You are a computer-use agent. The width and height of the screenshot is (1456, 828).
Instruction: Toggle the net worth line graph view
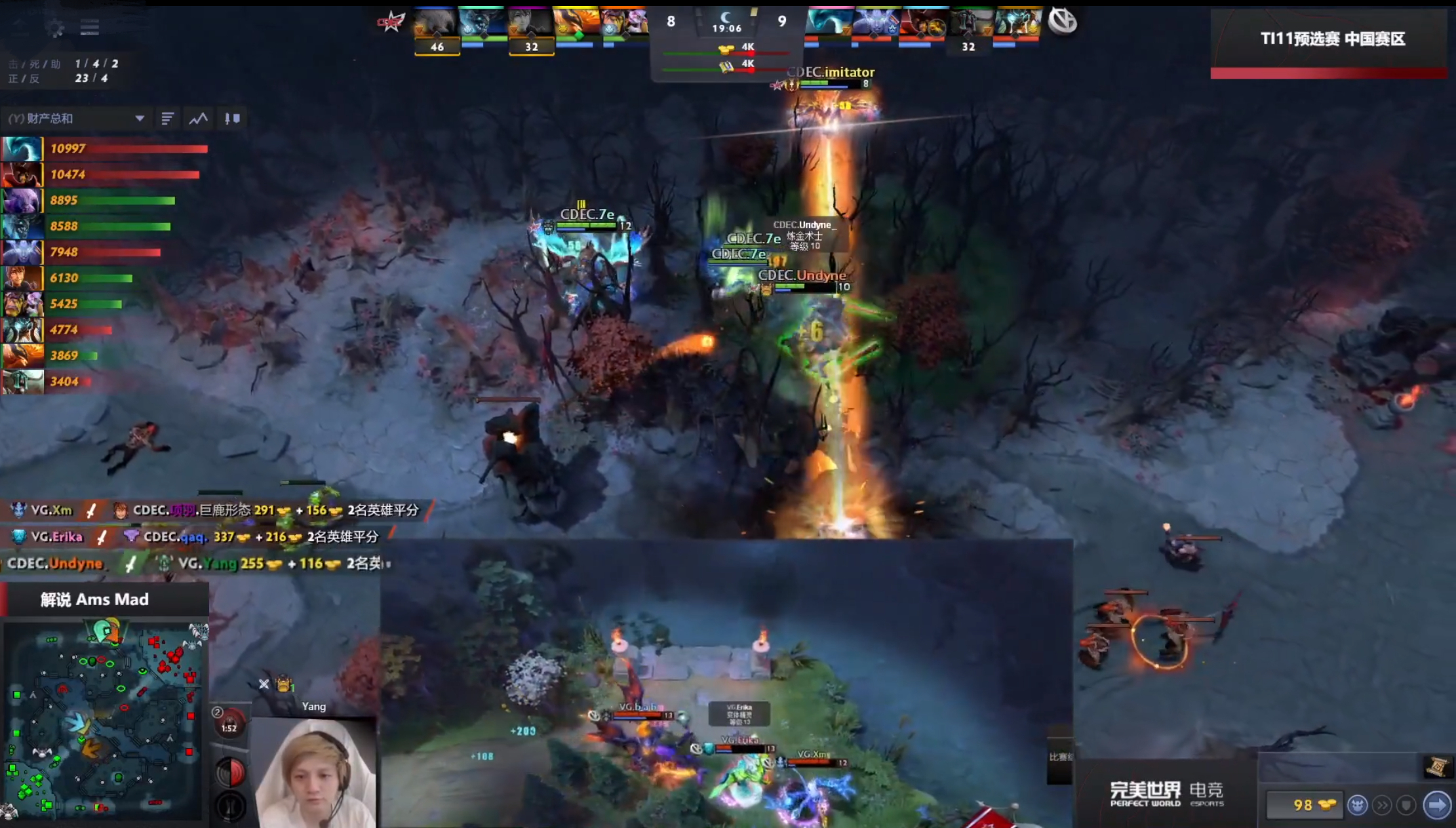pyautogui.click(x=198, y=118)
